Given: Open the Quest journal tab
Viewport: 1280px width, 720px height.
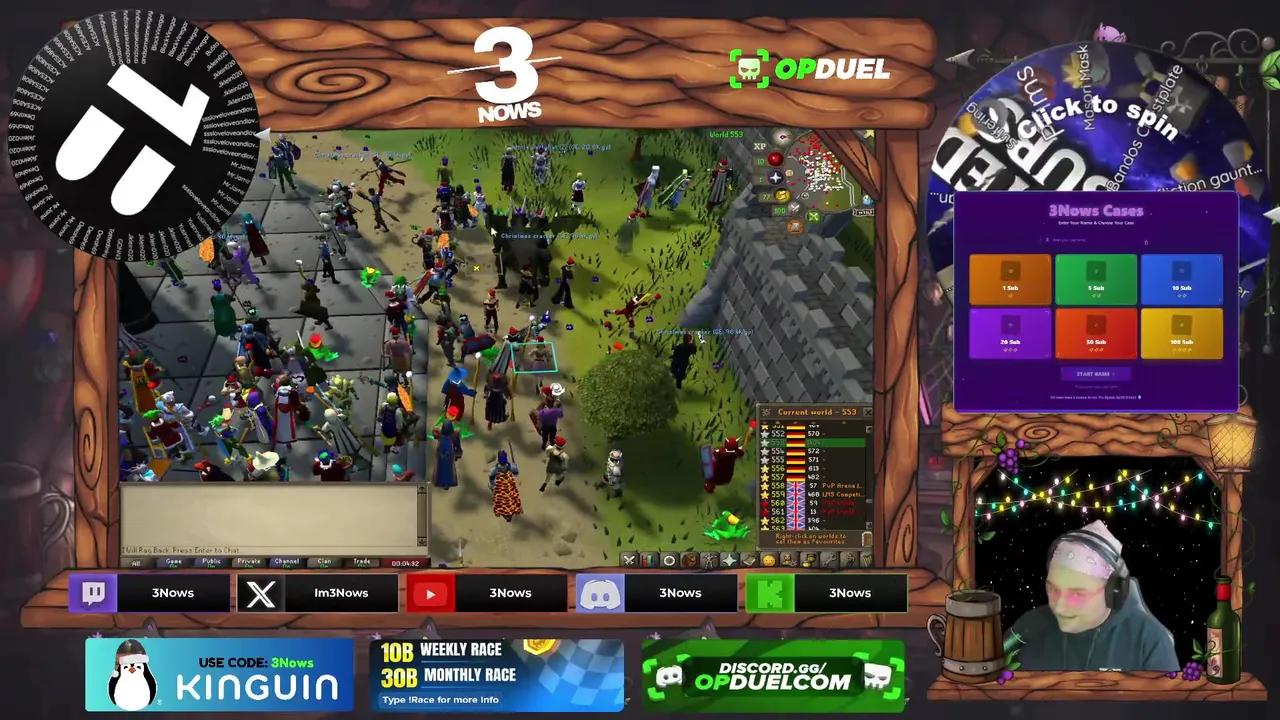Looking at the screenshot, I should [669, 560].
